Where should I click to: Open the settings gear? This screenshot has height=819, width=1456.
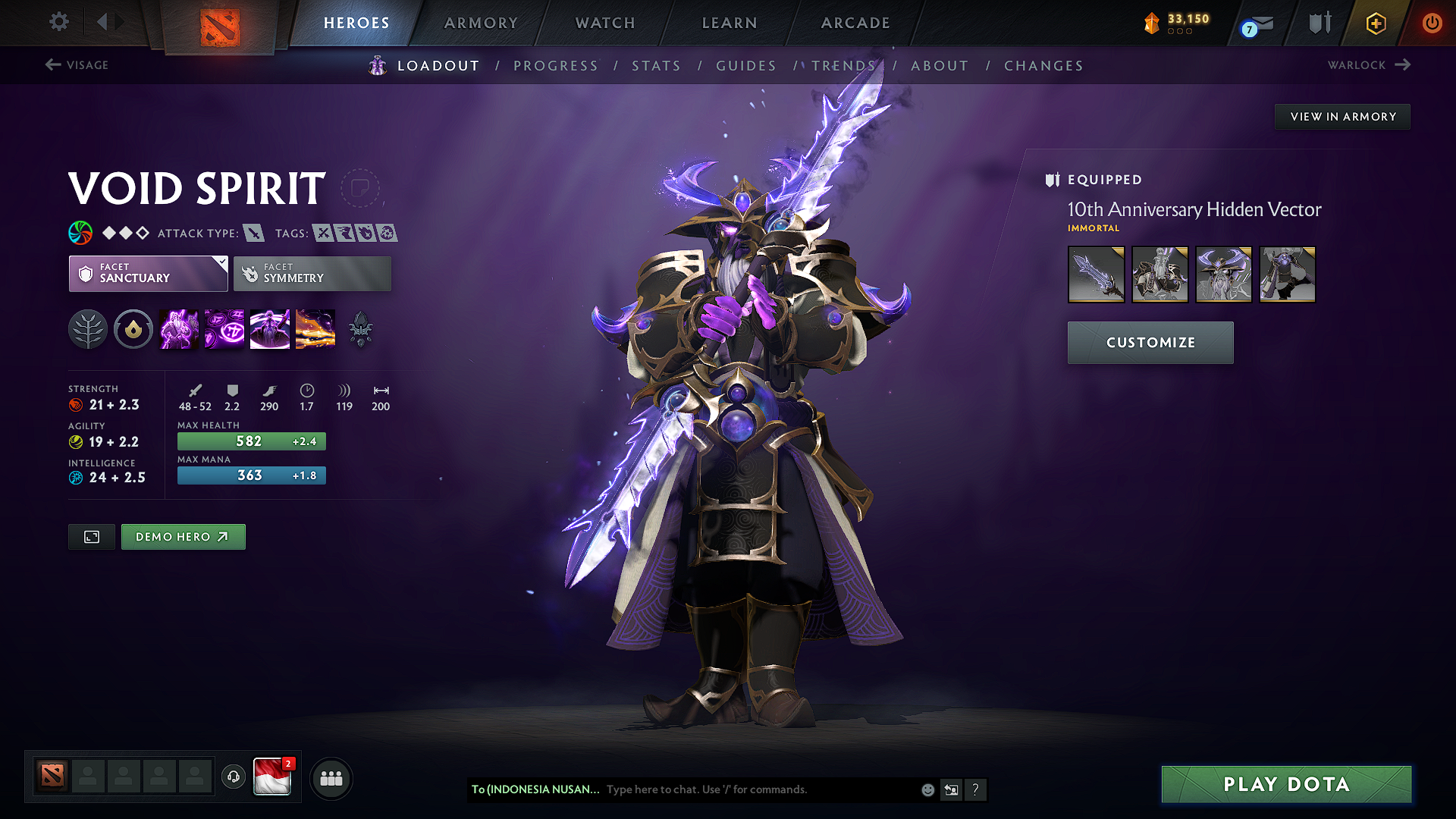[58, 22]
